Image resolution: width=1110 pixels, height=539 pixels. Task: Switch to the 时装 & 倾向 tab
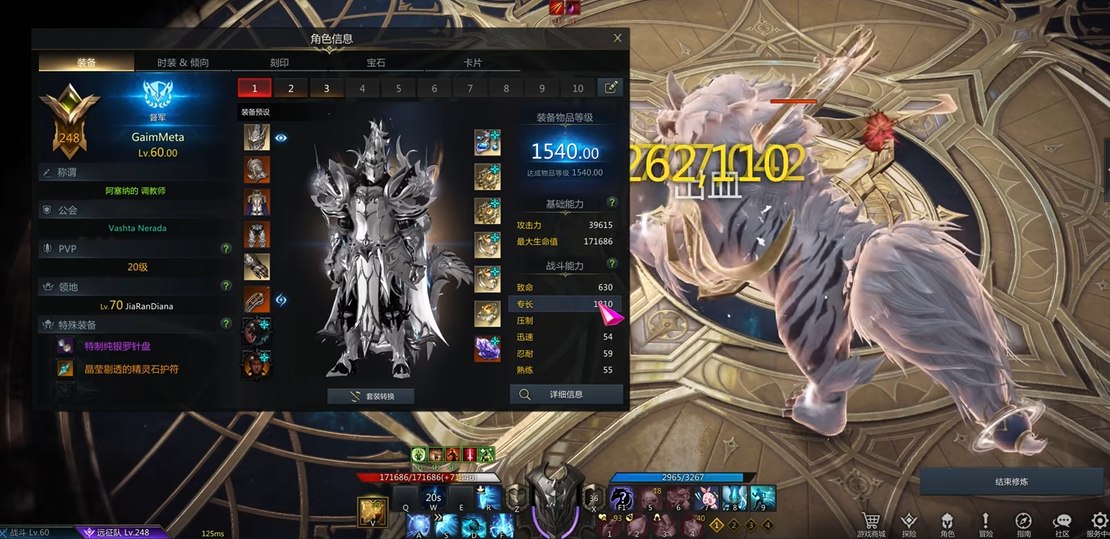[183, 62]
